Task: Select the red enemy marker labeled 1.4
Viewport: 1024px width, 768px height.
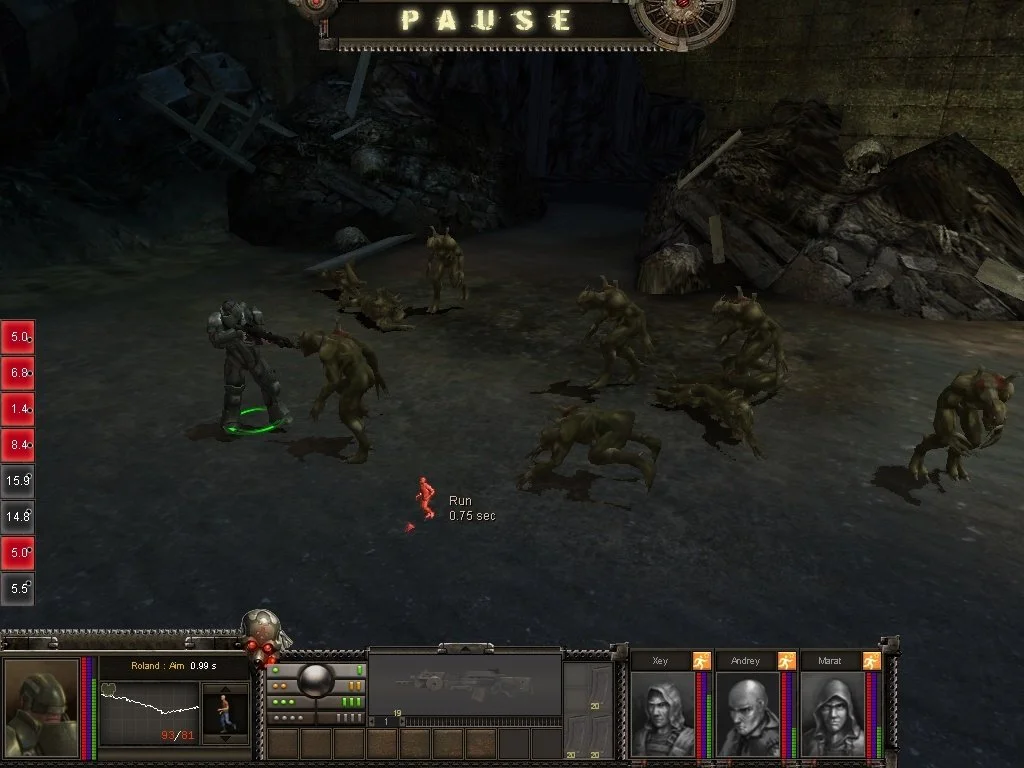Action: tap(19, 408)
